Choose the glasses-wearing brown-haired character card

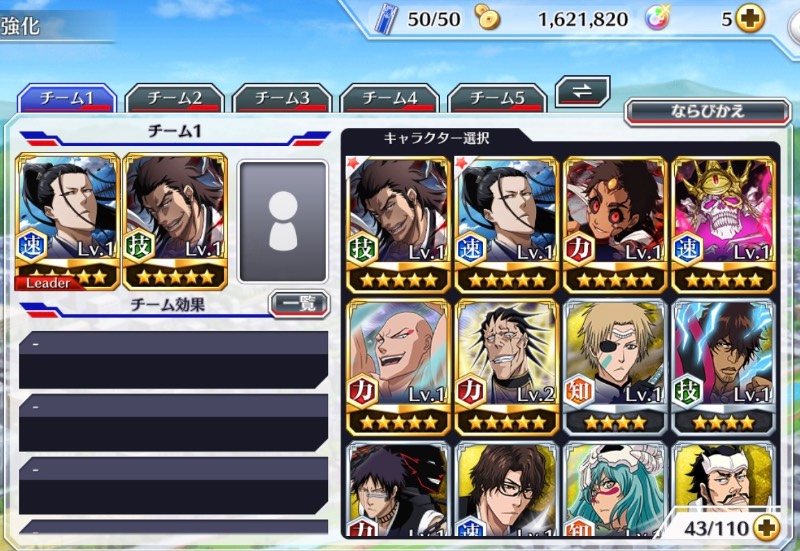pos(507,492)
